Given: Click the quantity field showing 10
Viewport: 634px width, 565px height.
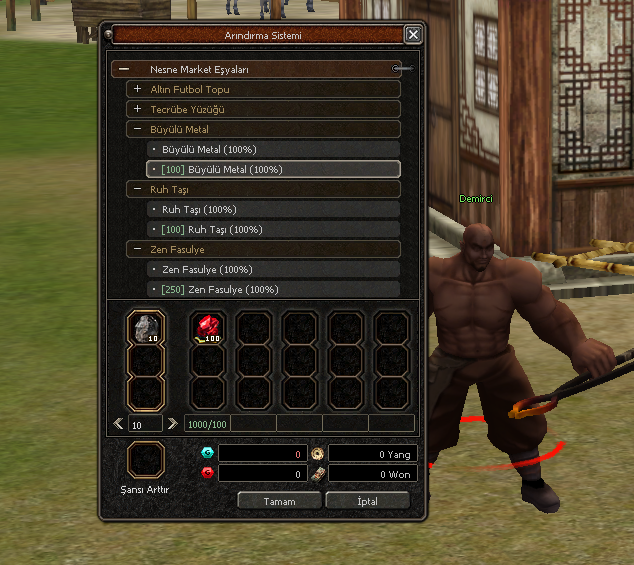Looking at the screenshot, I should click(146, 424).
